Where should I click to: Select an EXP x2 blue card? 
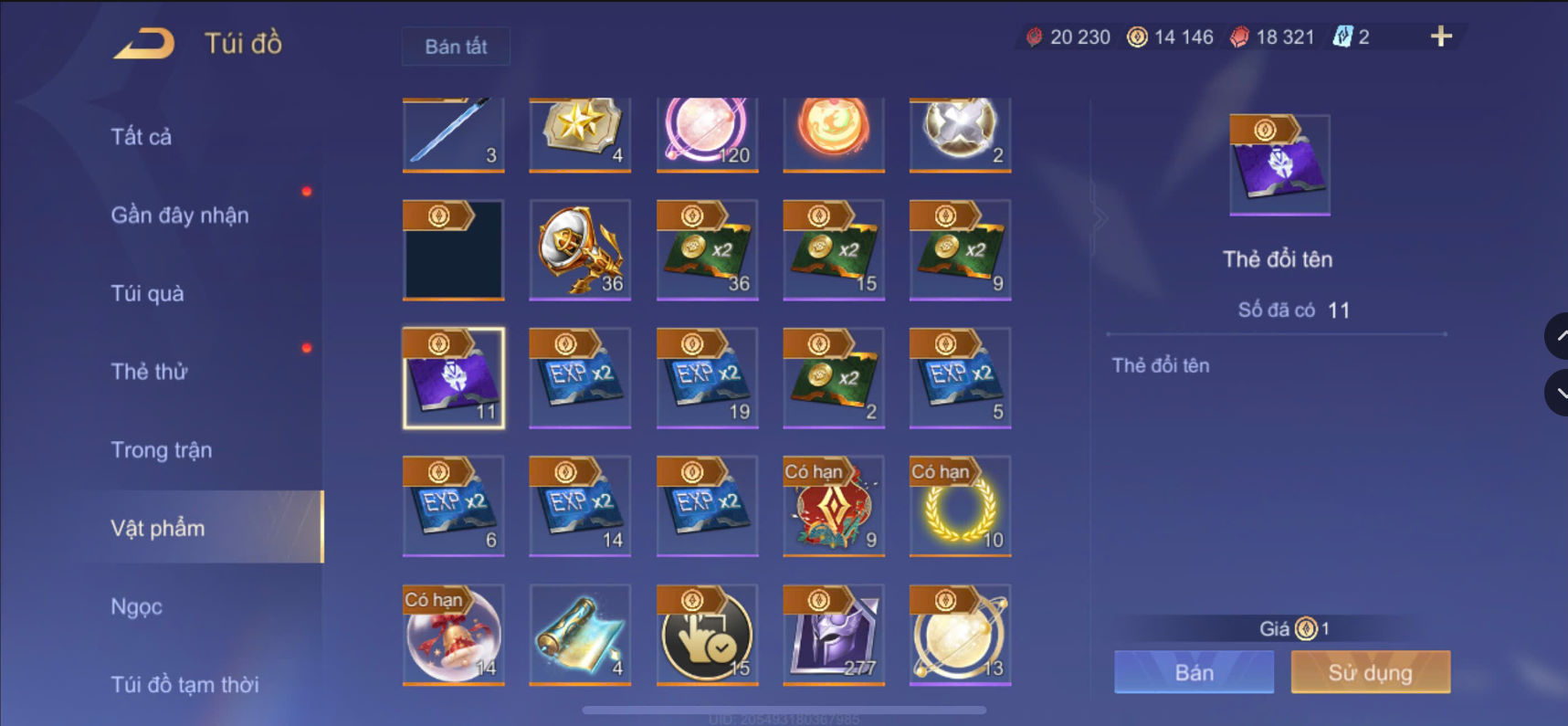[579, 377]
